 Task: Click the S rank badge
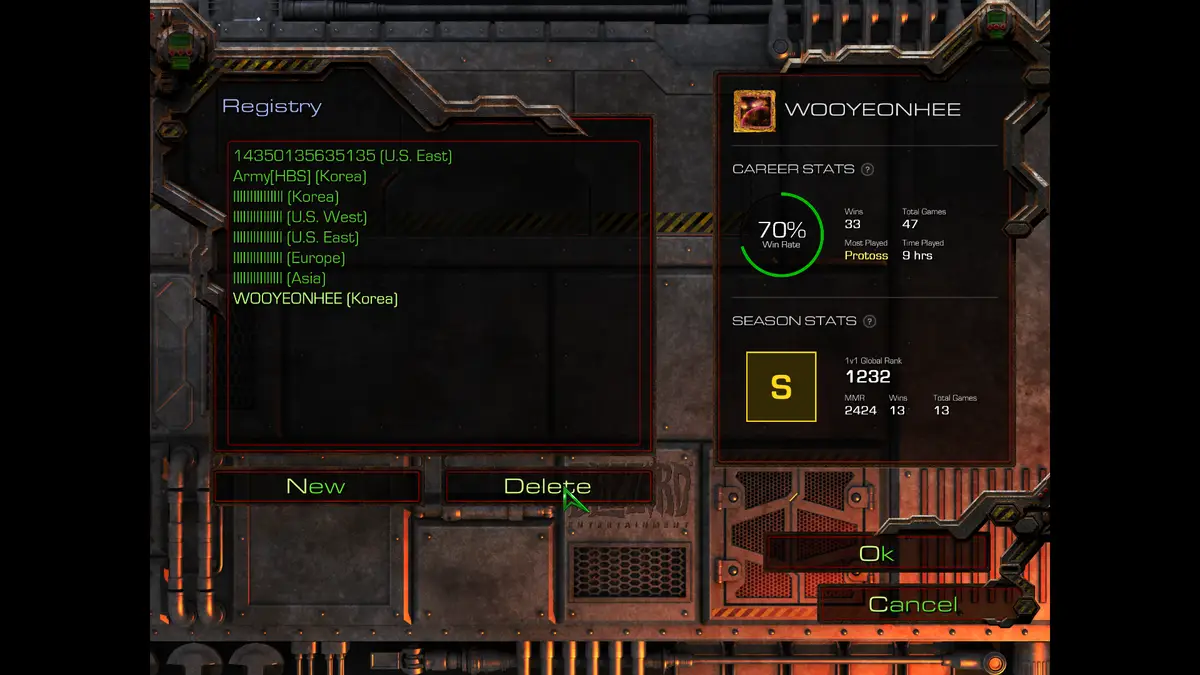pos(781,387)
